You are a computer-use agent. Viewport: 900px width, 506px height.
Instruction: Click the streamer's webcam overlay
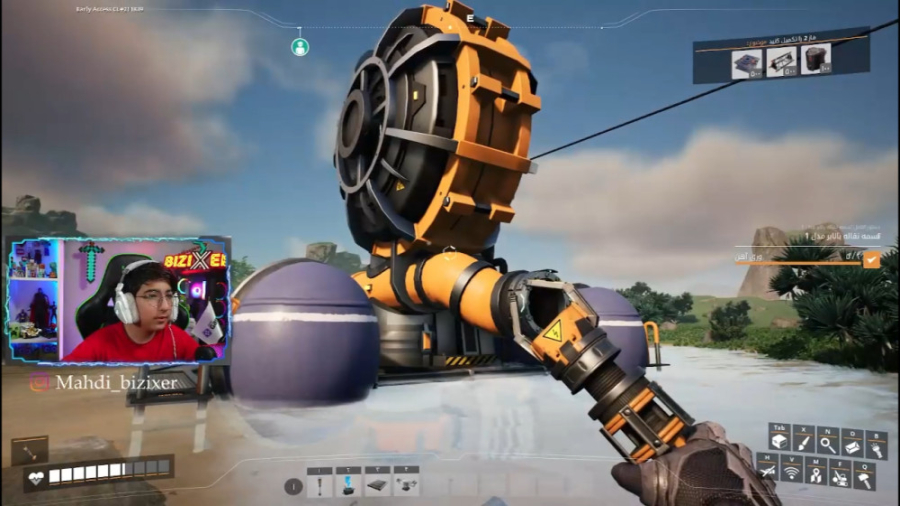[x=120, y=300]
